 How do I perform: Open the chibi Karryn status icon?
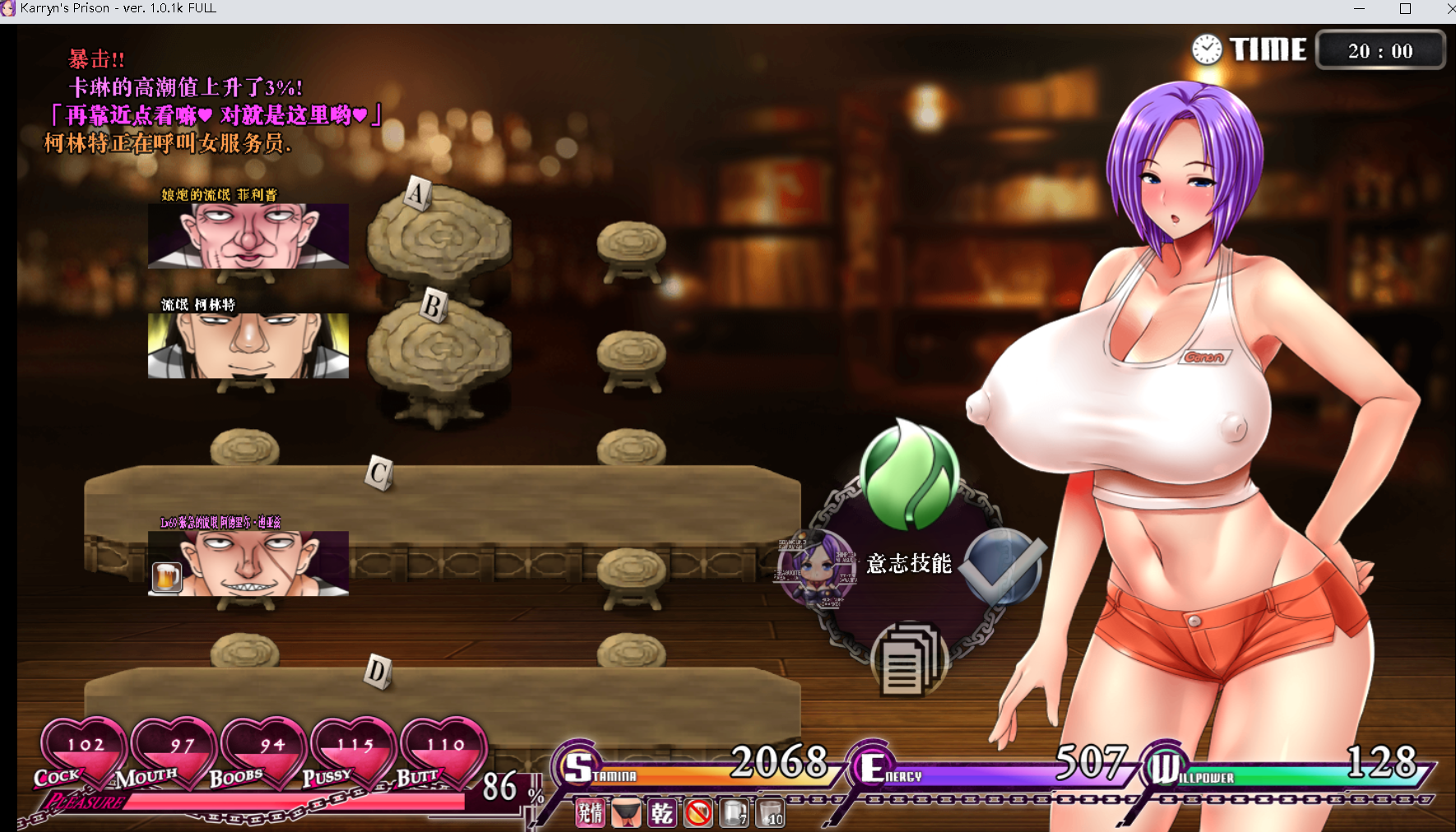coord(817,566)
